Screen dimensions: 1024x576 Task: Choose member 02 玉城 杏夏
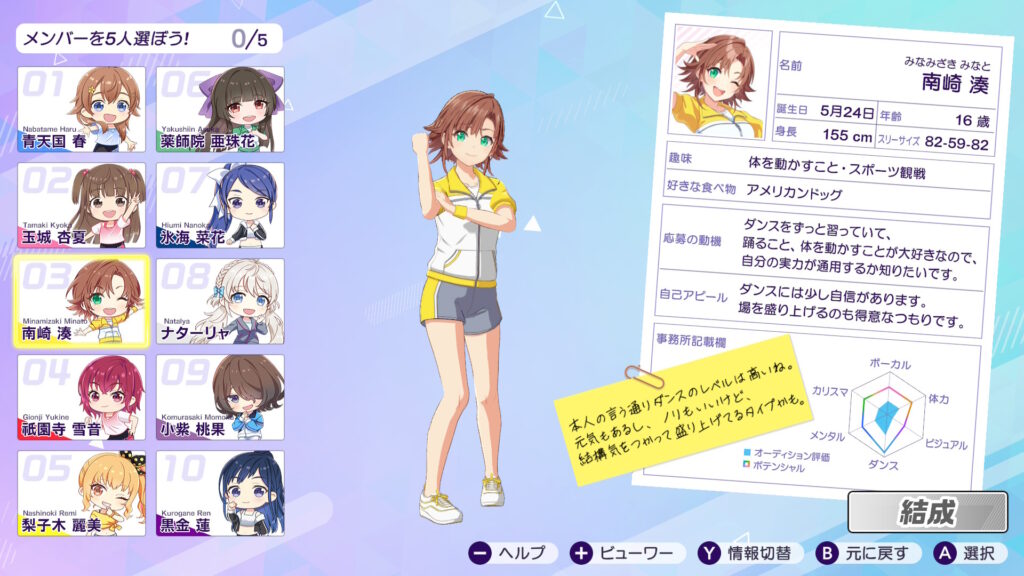click(x=81, y=205)
